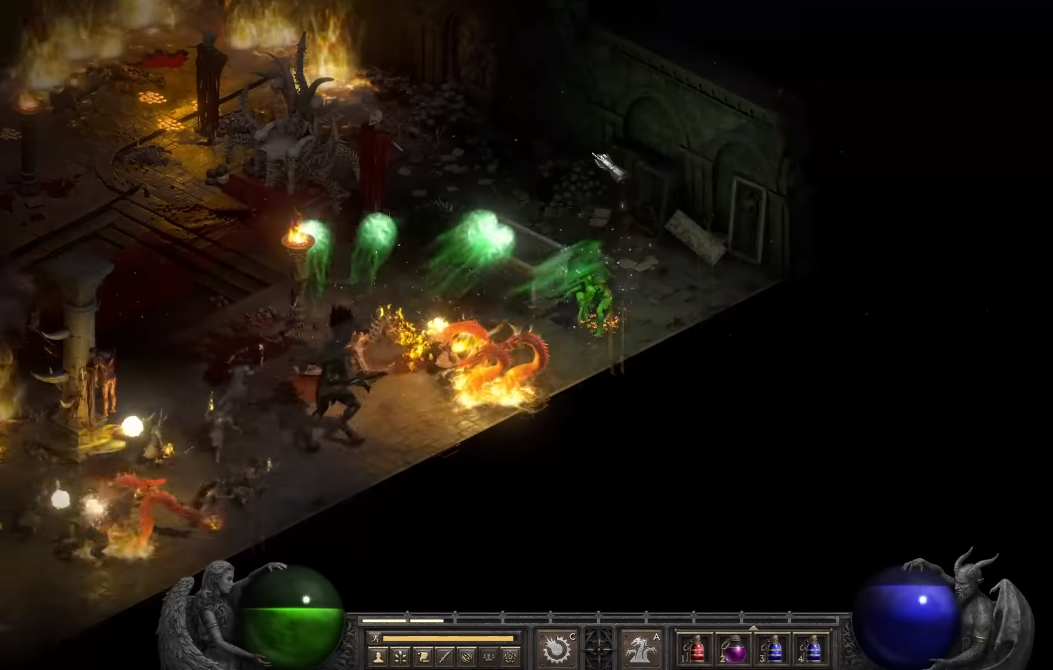The width and height of the screenshot is (1053, 670).
Task: Open the character sheet silhouette button
Action: click(378, 657)
